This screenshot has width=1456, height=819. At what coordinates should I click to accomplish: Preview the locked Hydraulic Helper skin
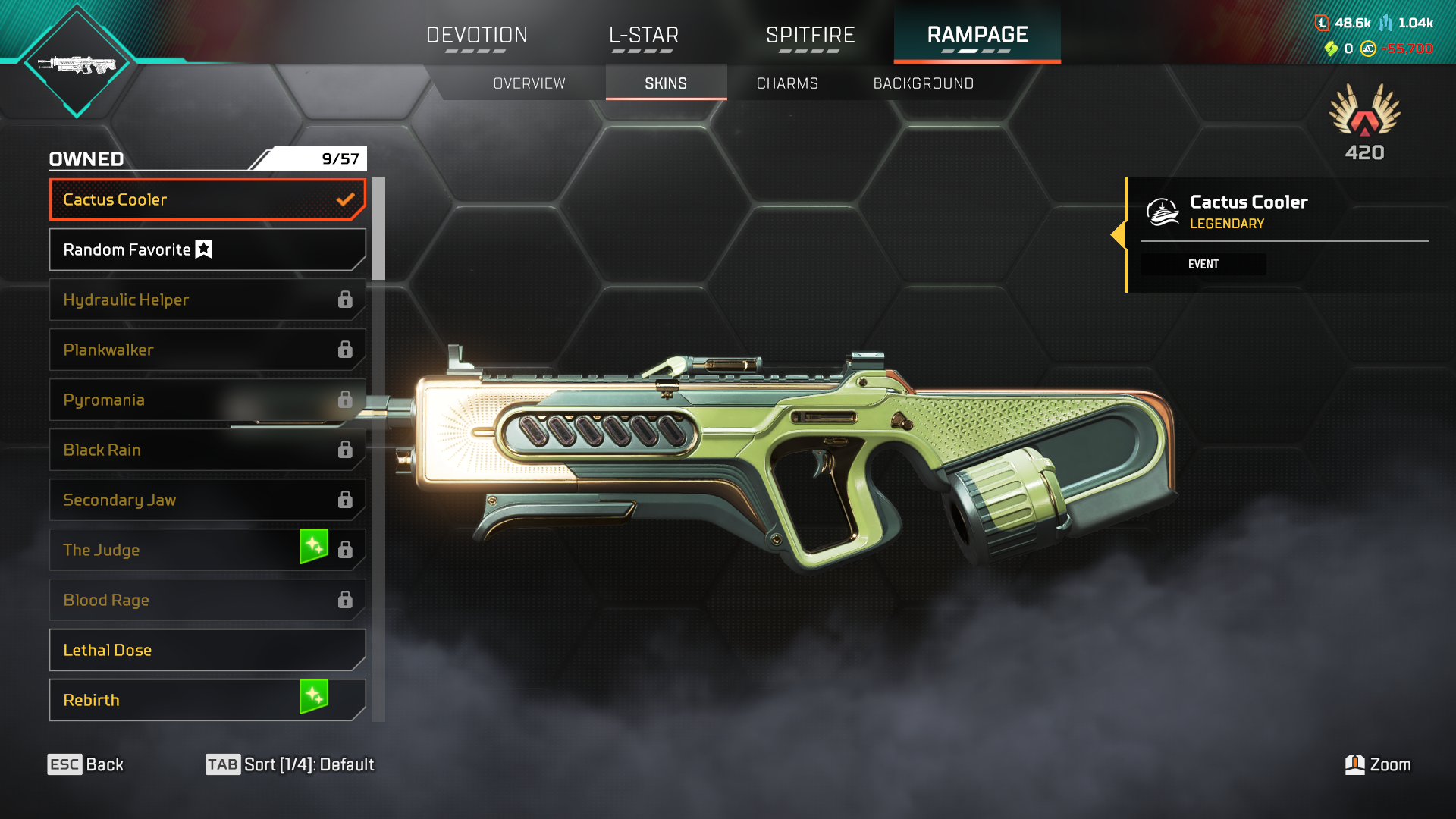click(x=207, y=300)
